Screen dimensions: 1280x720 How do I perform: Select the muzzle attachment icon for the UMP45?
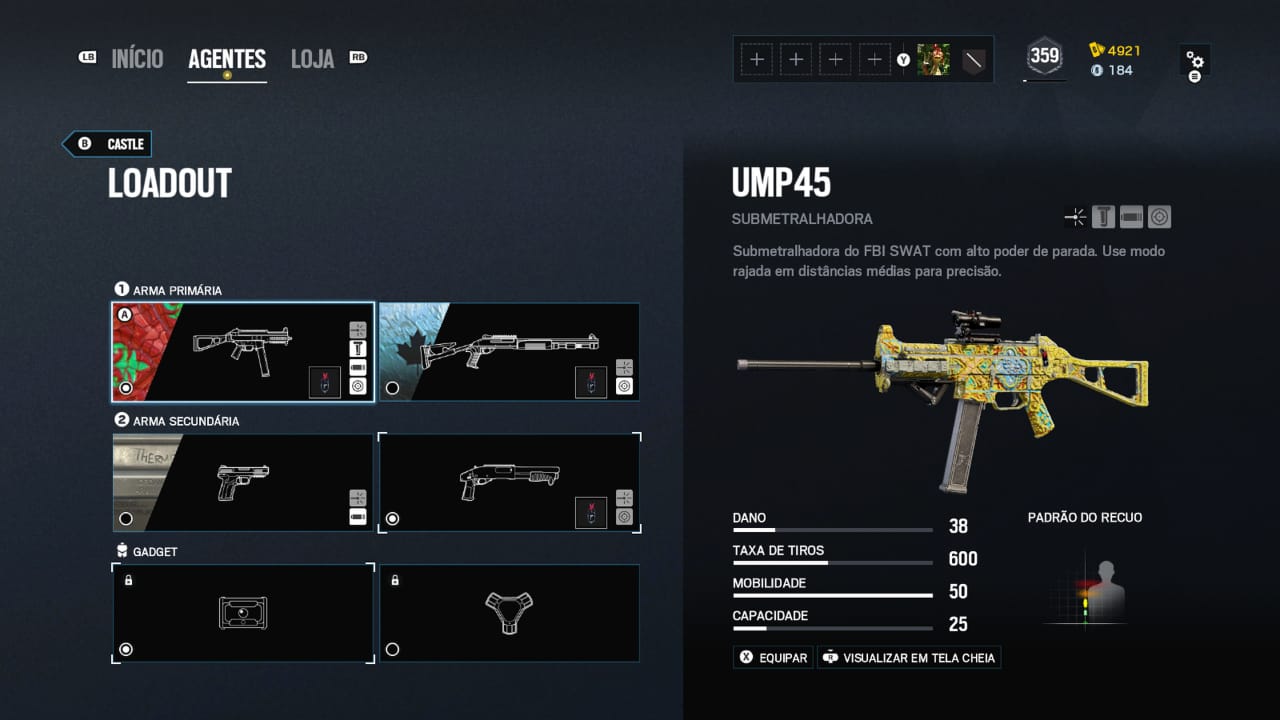pyautogui.click(x=1075, y=216)
